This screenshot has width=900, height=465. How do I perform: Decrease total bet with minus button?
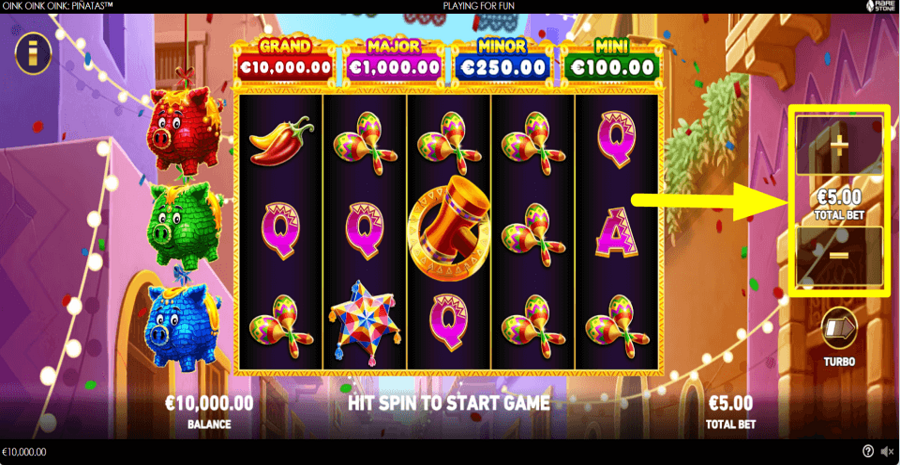tap(839, 256)
